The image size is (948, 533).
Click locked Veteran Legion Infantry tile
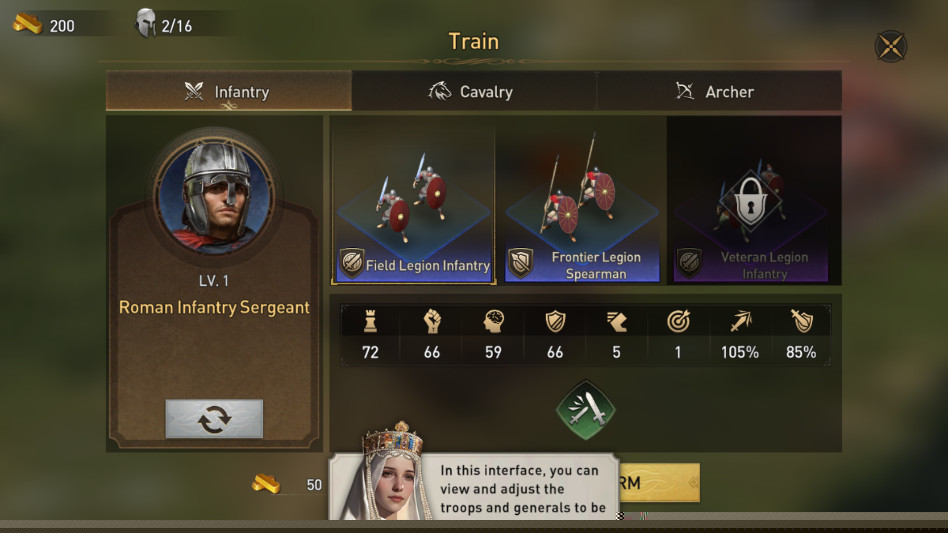pos(751,201)
